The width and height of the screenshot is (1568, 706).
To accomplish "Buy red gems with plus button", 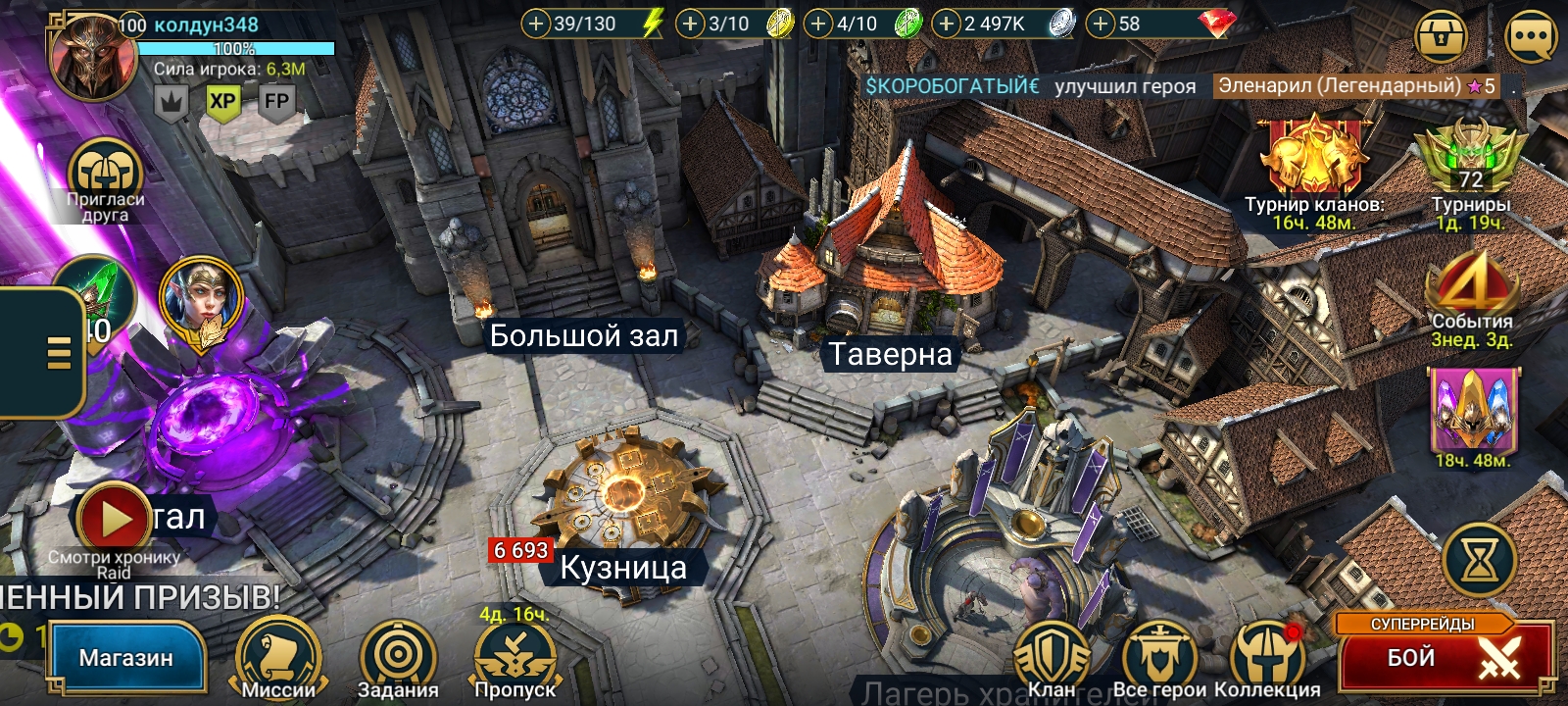I will (1102, 24).
